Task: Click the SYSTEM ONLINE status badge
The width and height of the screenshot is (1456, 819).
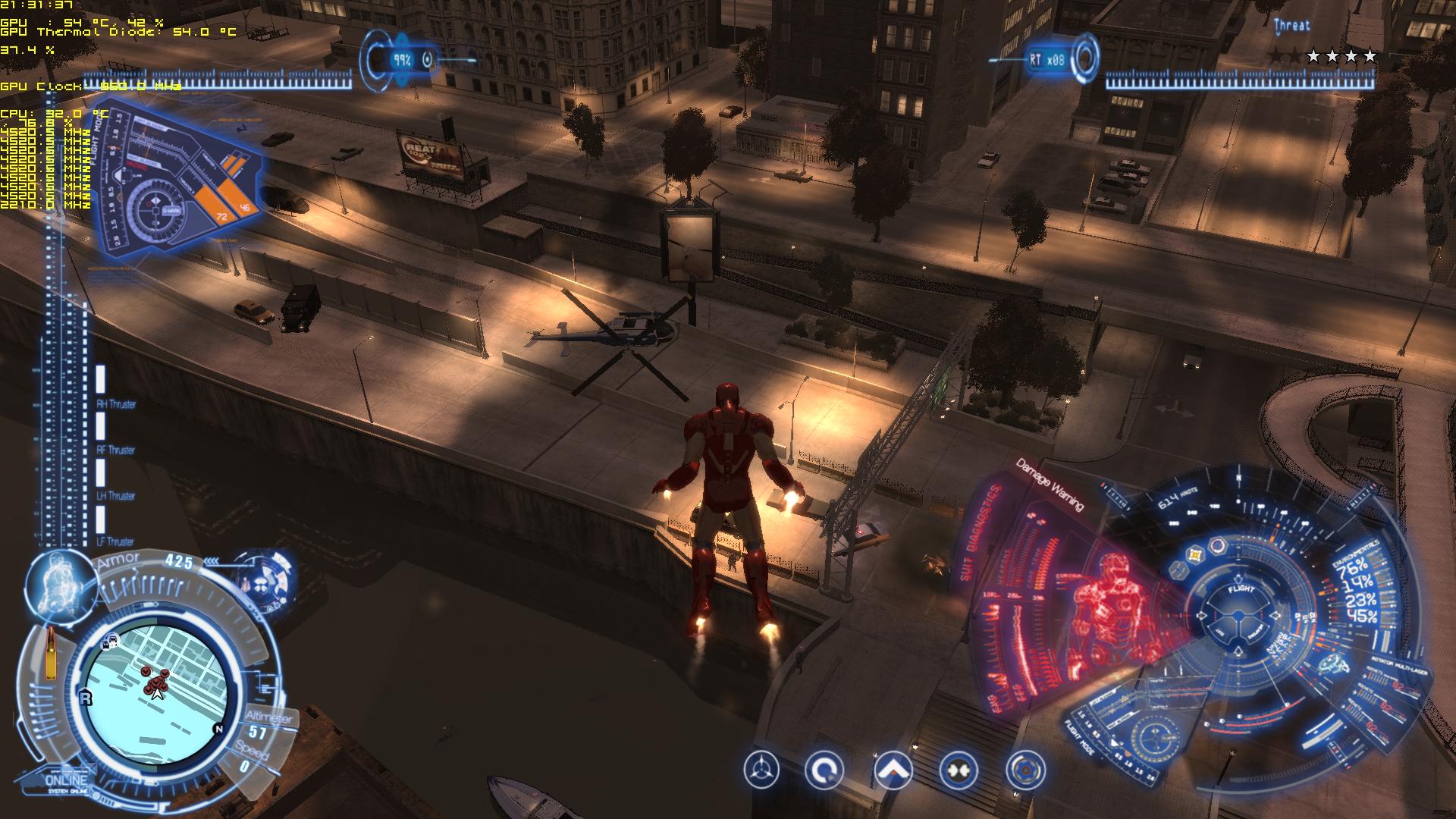Action: point(67,783)
